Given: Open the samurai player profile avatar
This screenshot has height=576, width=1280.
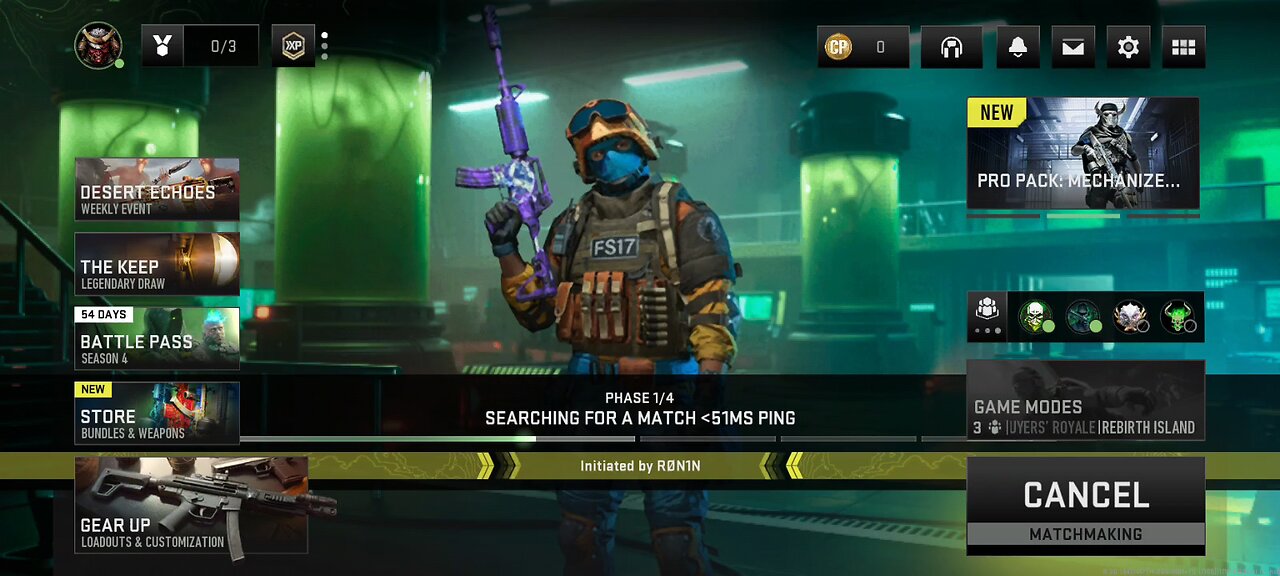Looking at the screenshot, I should tap(98, 46).
